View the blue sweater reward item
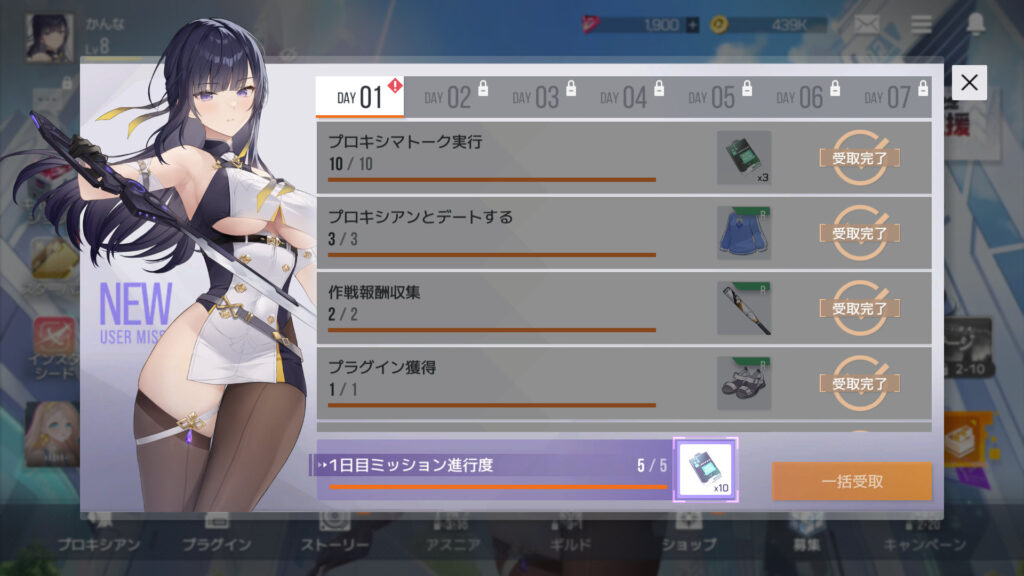 [743, 233]
